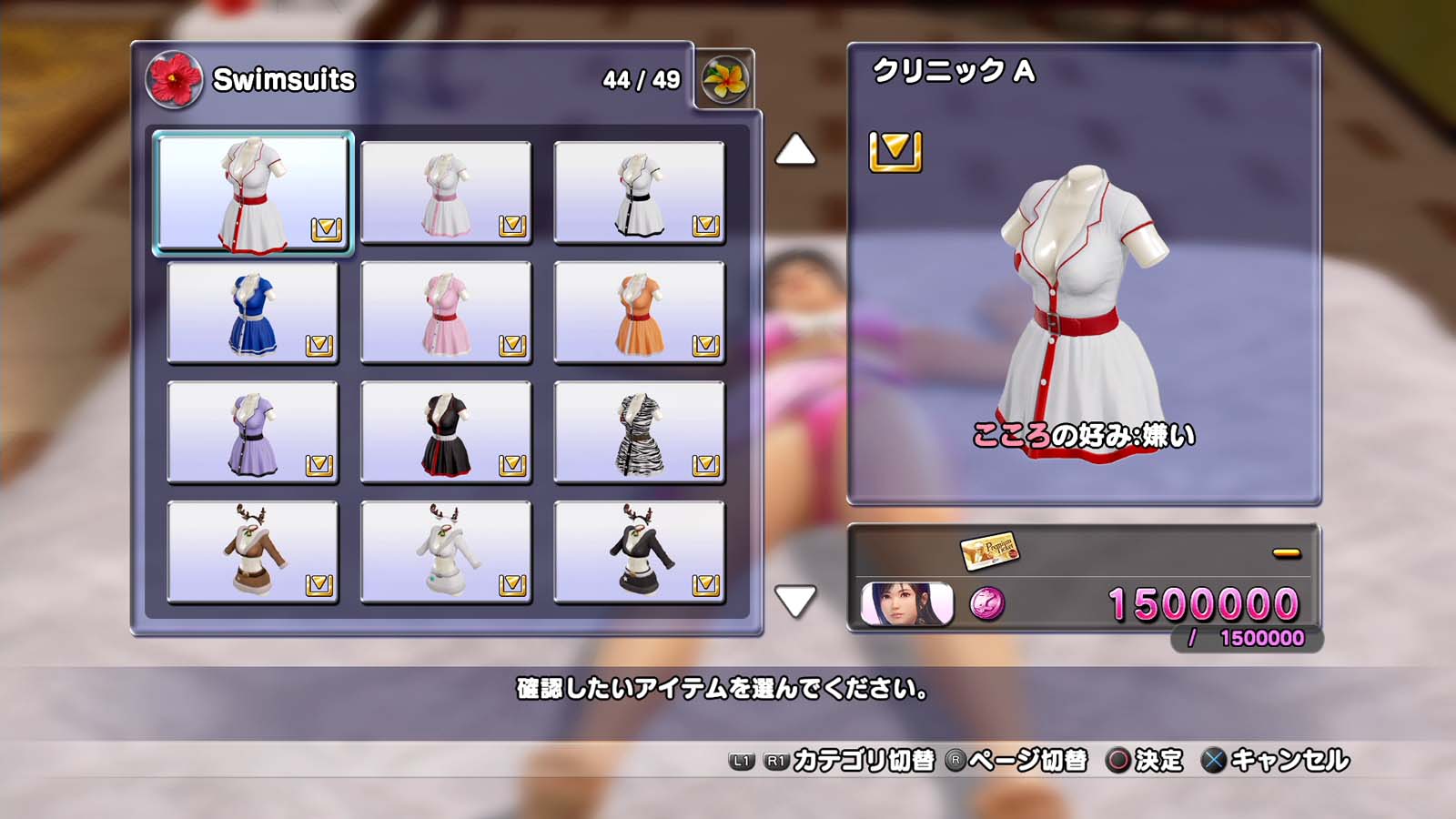Image resolution: width=1456 pixels, height=819 pixels.
Task: Pick the white nurse dress with black belt
Action: click(639, 193)
